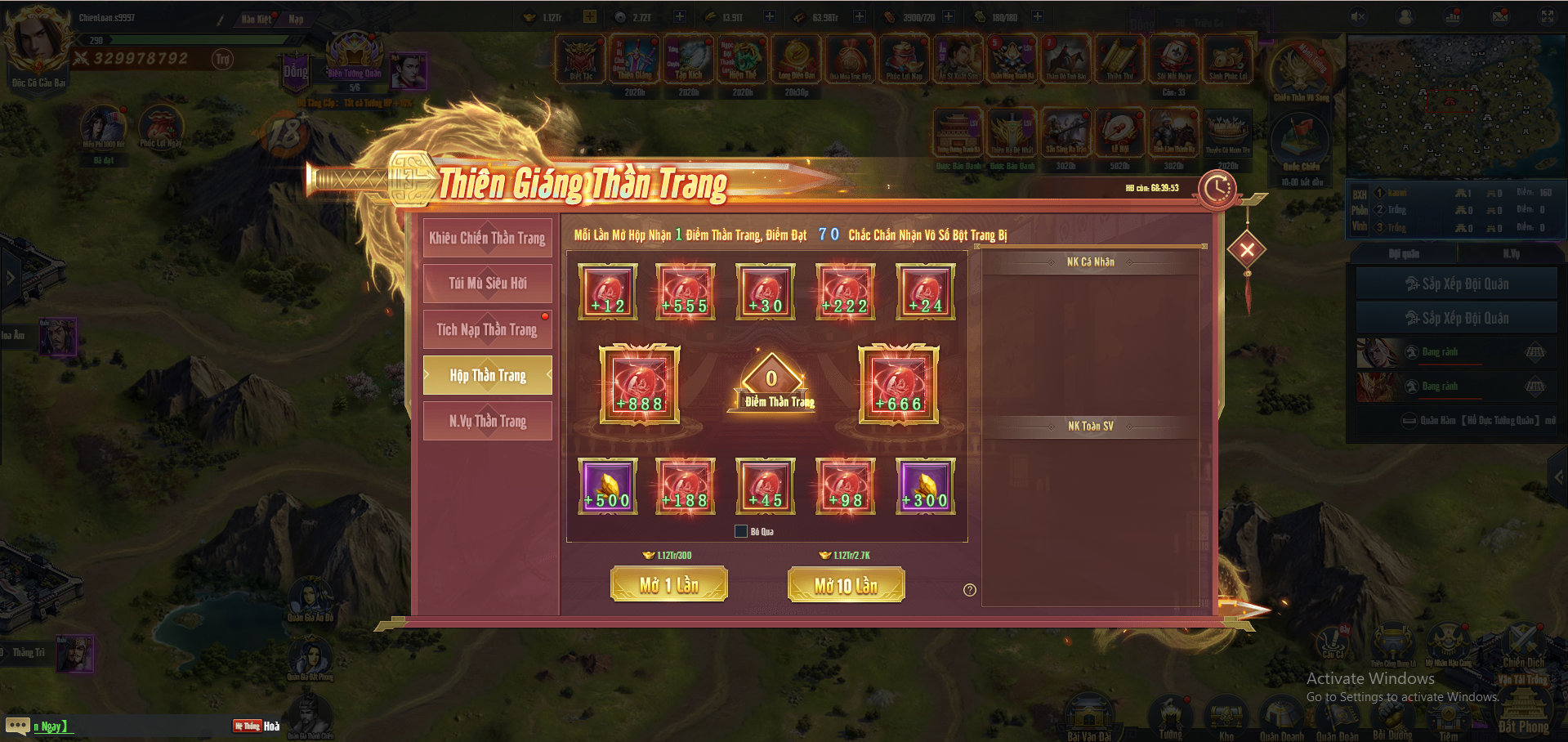Open the question mark help icon
The height and width of the screenshot is (742, 1568).
[x=970, y=590]
